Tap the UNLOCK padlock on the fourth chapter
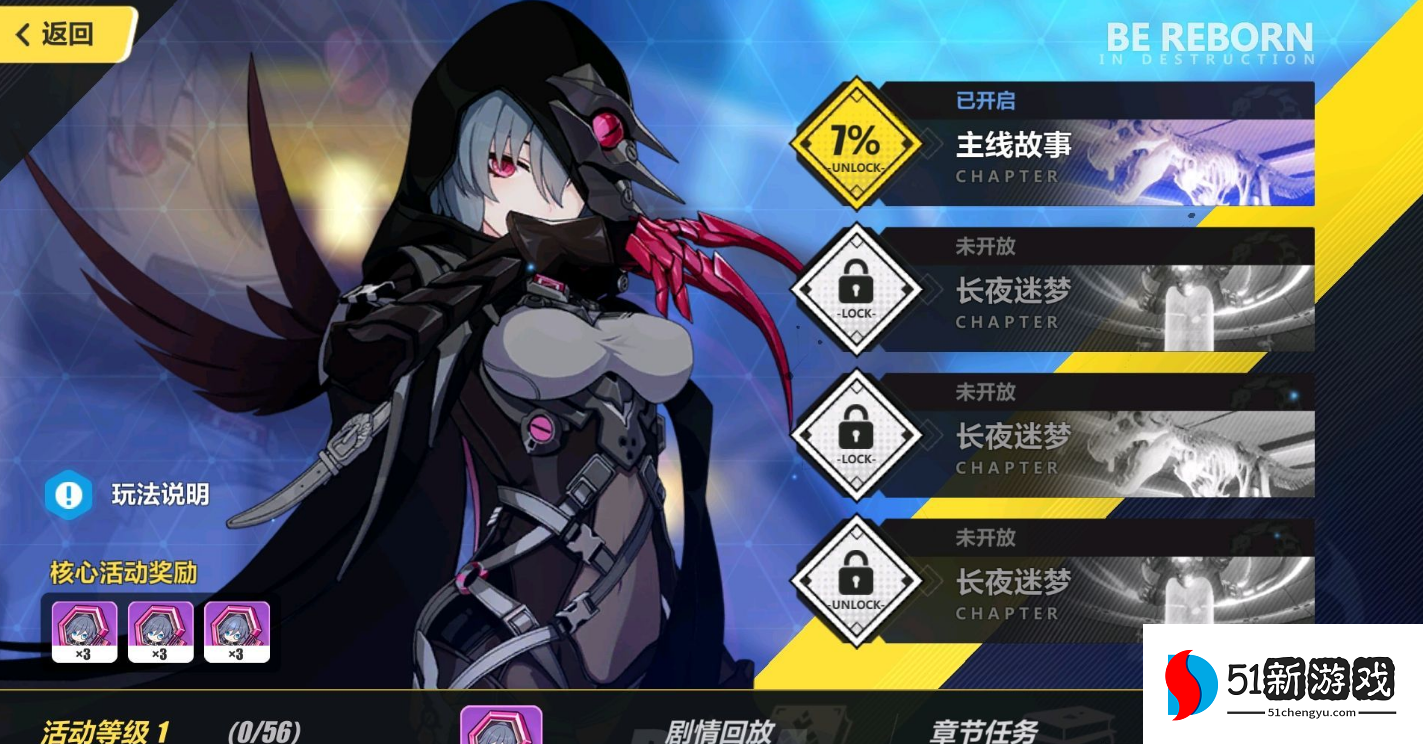The image size is (1423, 744). (855, 581)
